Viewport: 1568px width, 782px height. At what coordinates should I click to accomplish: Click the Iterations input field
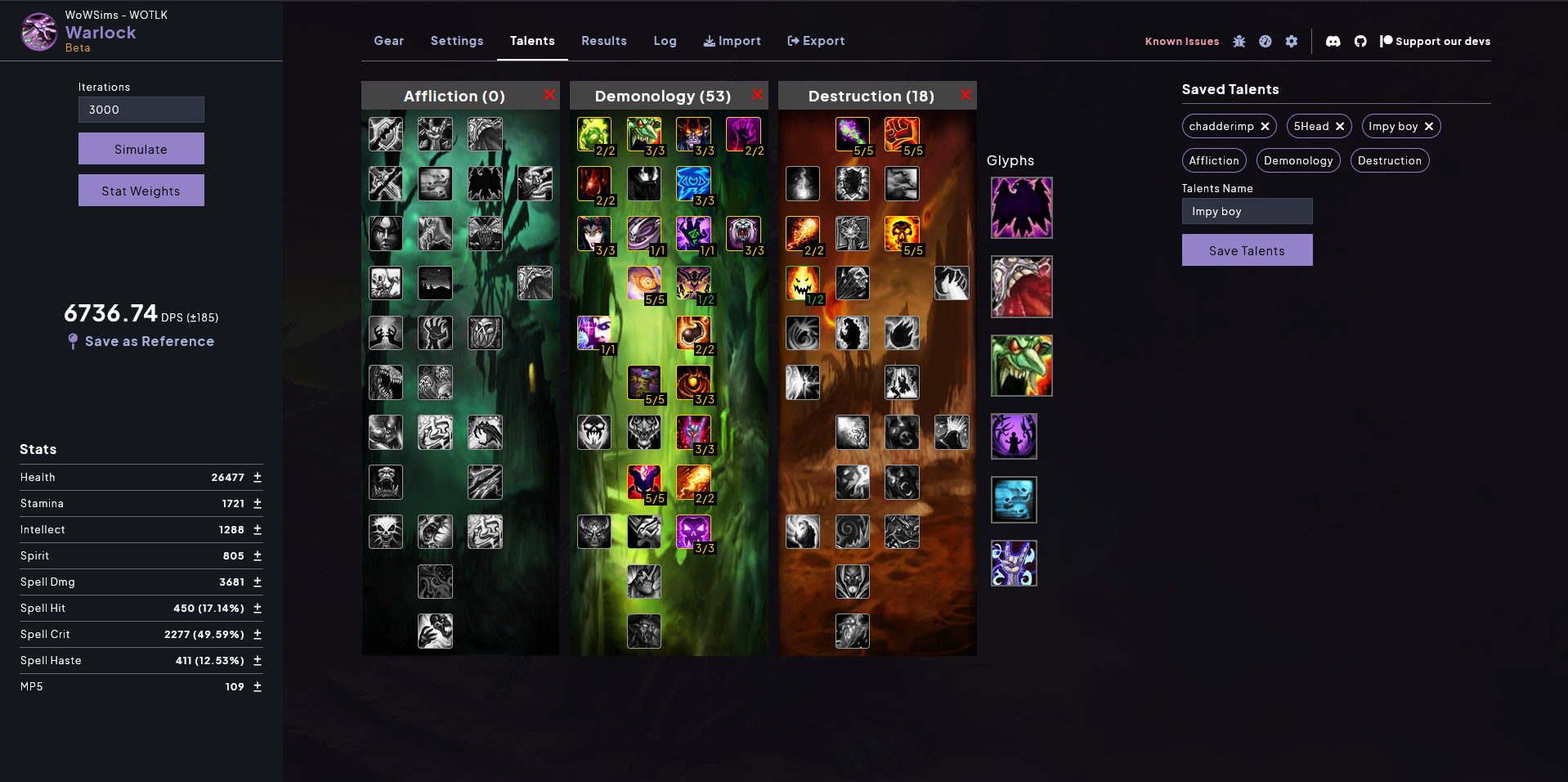141,110
